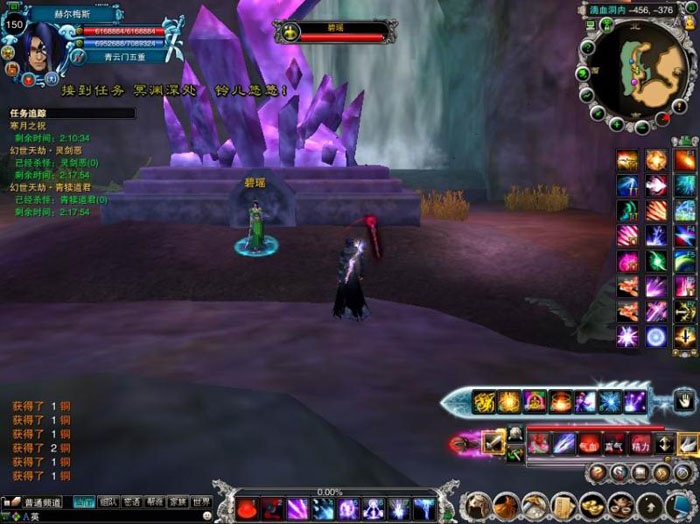Use the red potion hotbar slot
700x524 pixels.
tap(246, 508)
